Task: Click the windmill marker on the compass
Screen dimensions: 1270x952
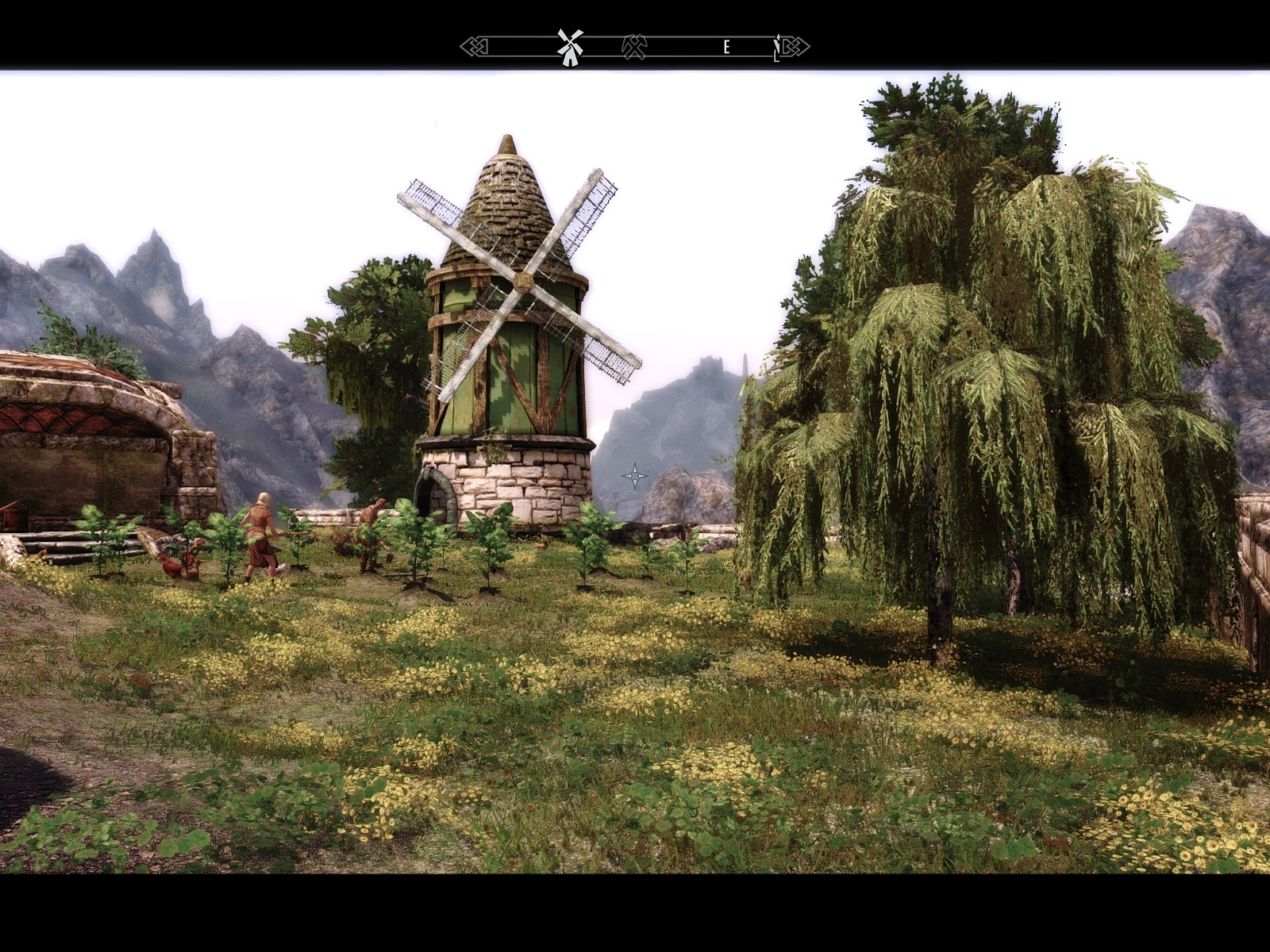Action: pos(570,47)
